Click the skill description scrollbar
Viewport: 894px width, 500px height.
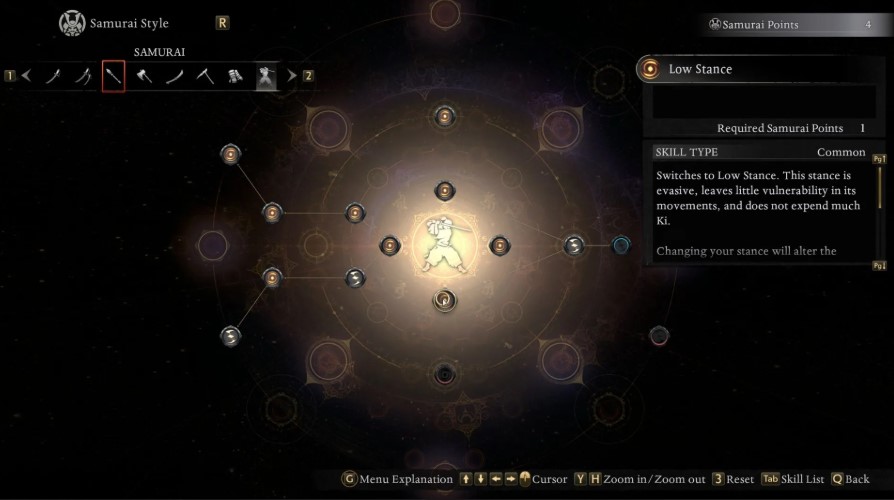coord(880,200)
